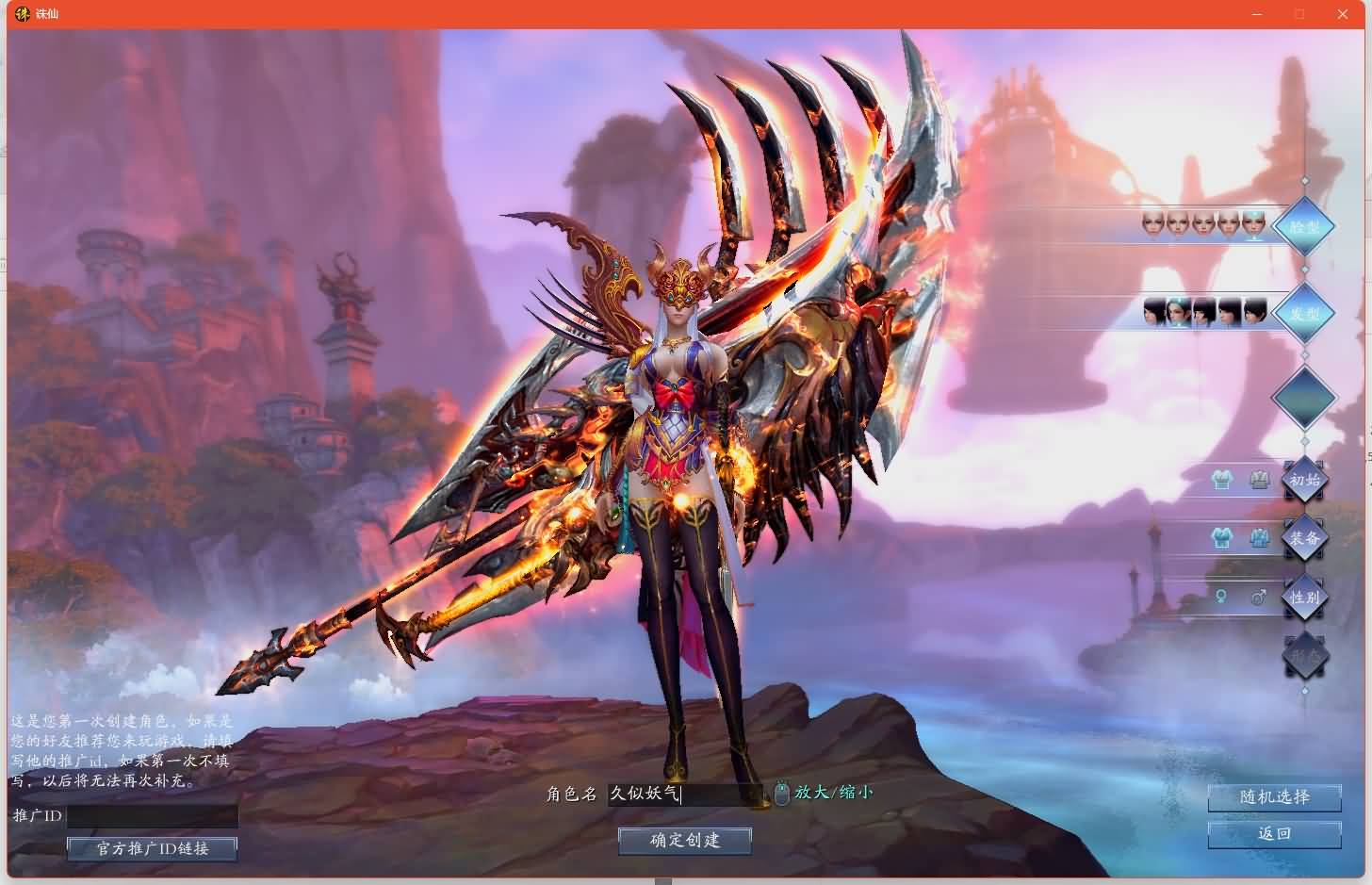Select the 脸型 face type diamond

pyautogui.click(x=1304, y=227)
